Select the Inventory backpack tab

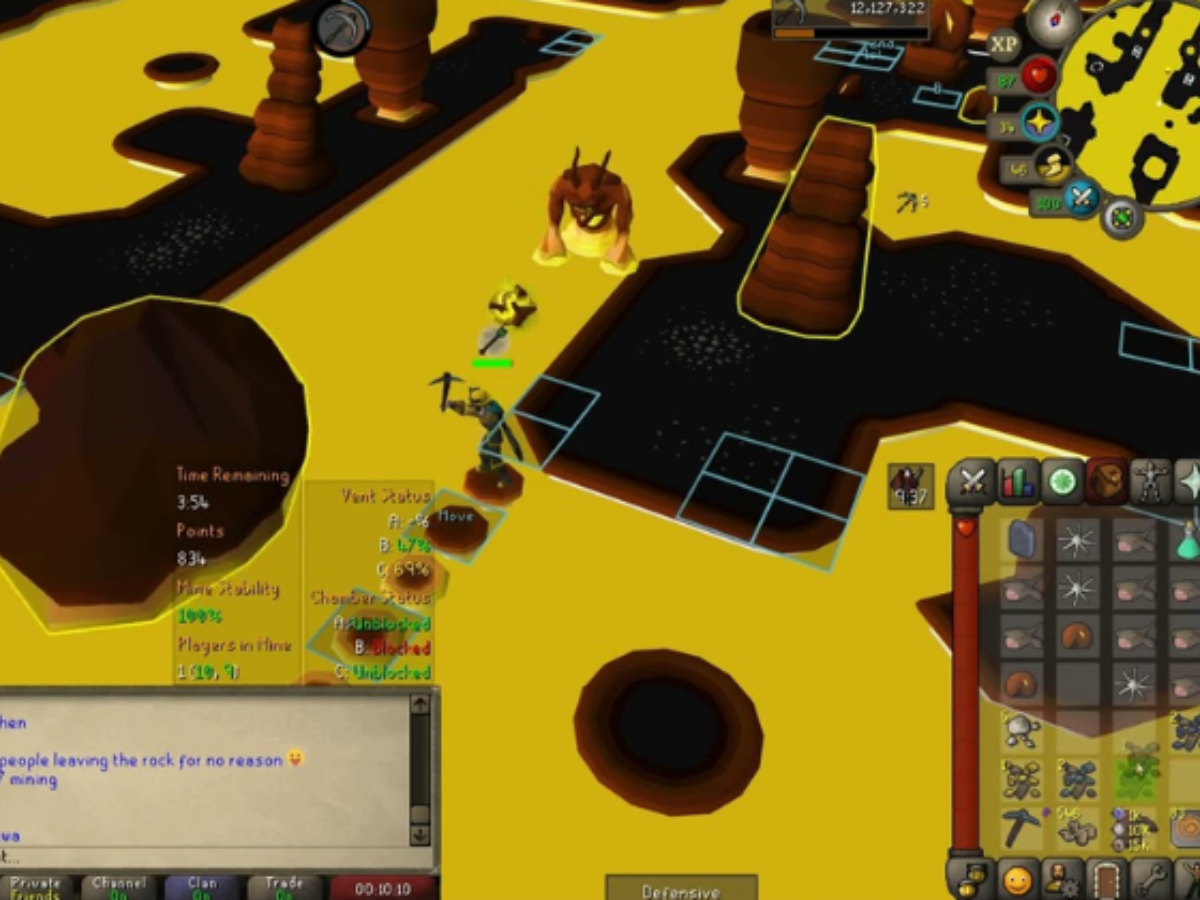coord(1108,483)
